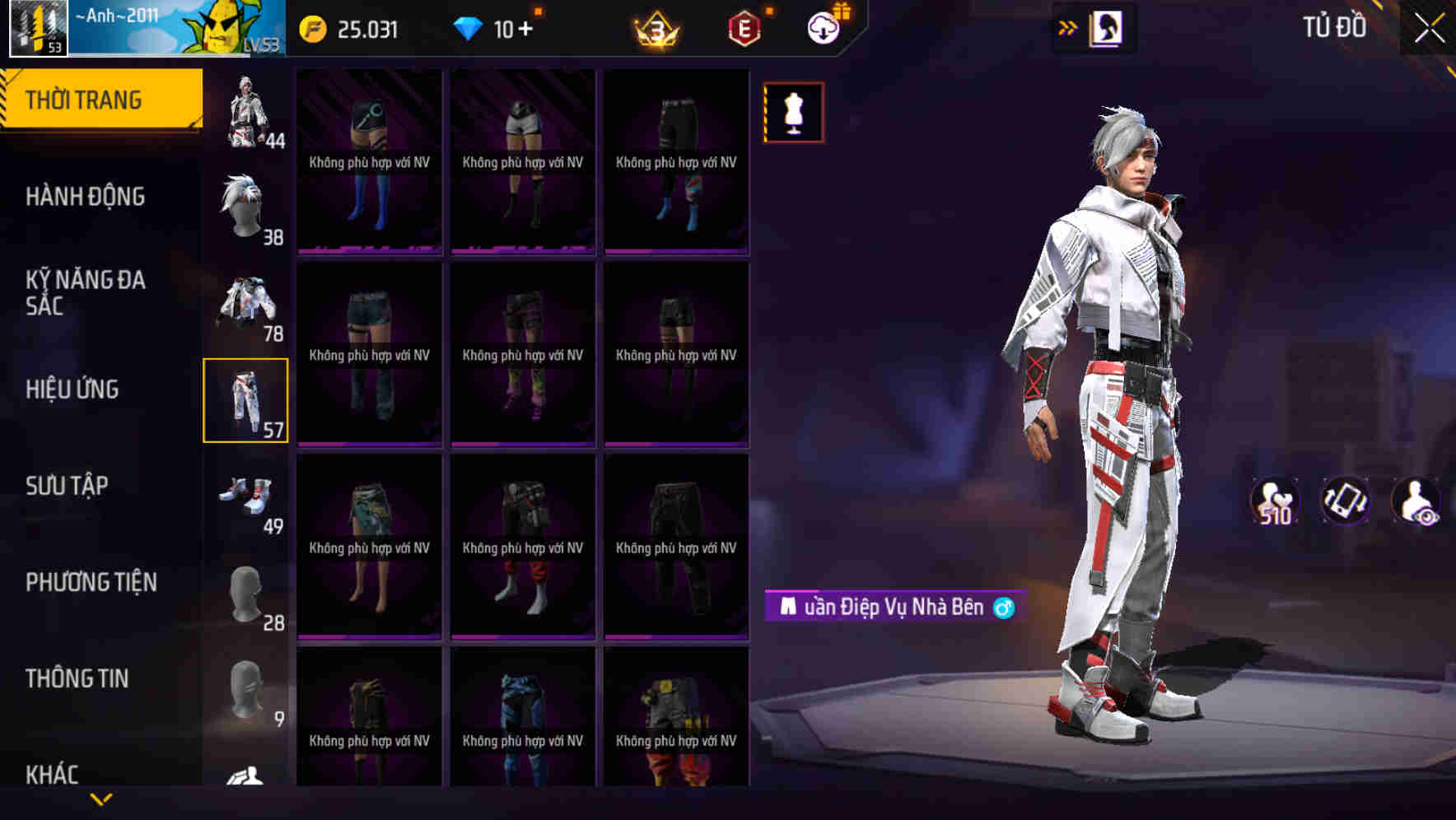Select the THỜI TRANG menu item
This screenshot has width=1456, height=820.
(85, 99)
